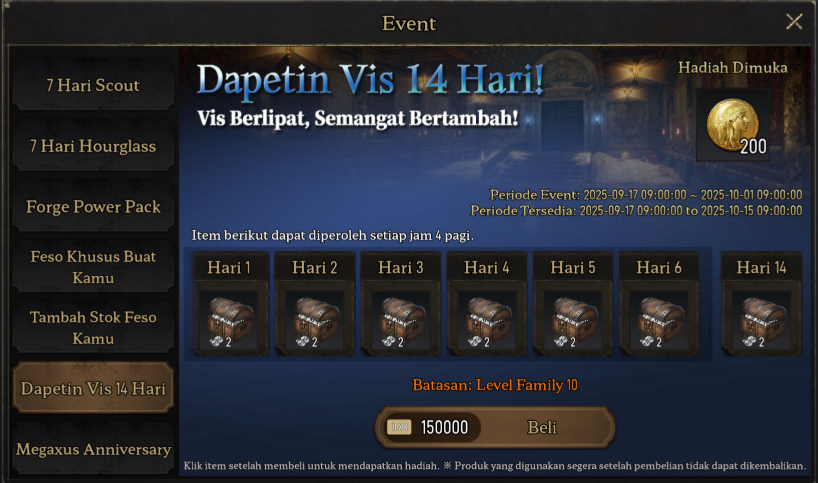Select the Forge Power Pack entry
The height and width of the screenshot is (483, 818).
[x=92, y=208]
